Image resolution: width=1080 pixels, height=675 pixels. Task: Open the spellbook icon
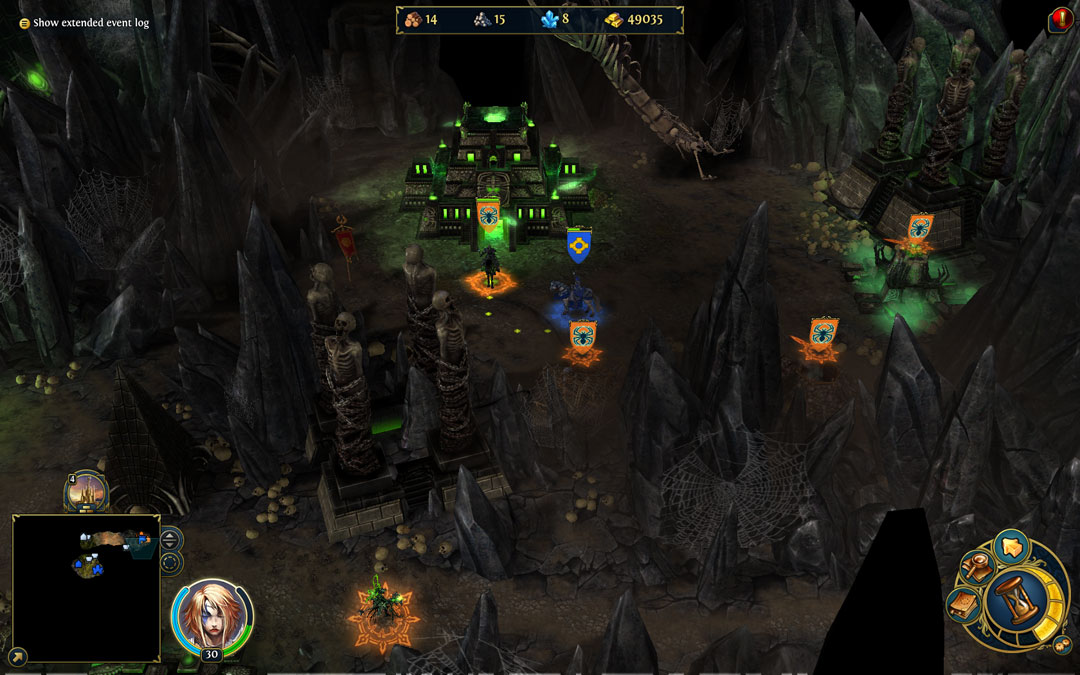964,604
